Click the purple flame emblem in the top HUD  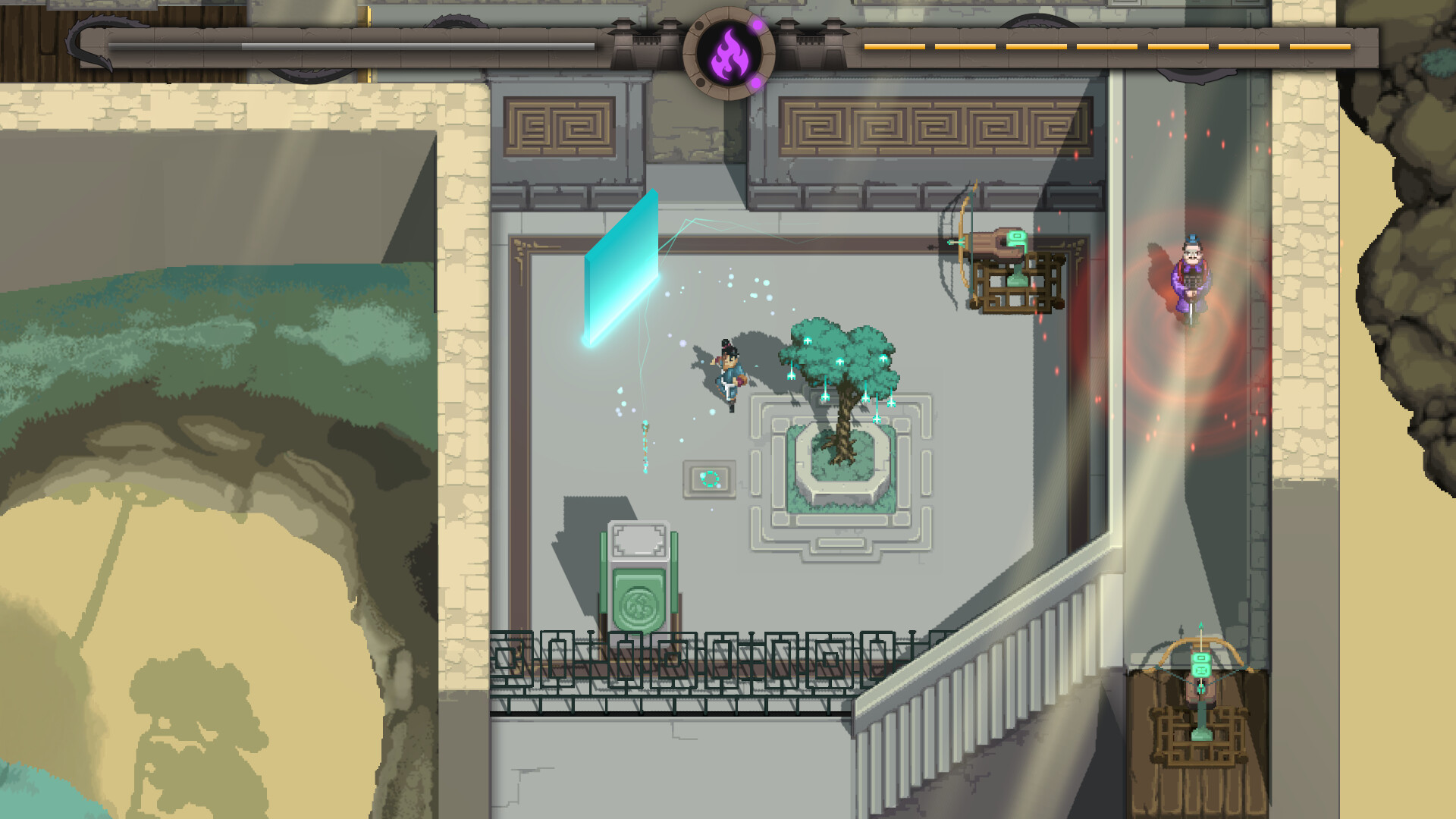coord(730,53)
